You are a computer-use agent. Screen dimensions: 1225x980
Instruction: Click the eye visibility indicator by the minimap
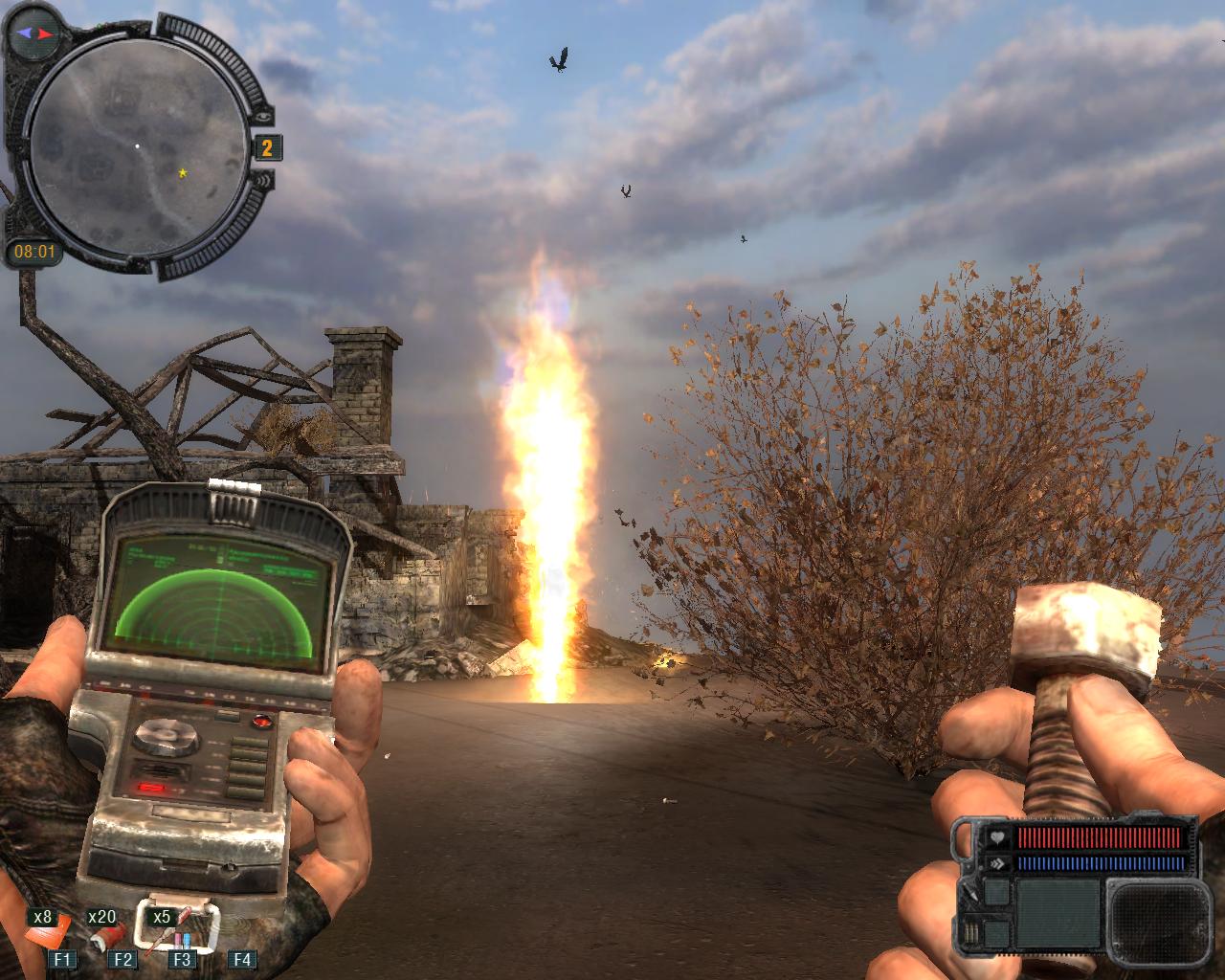pos(264,116)
